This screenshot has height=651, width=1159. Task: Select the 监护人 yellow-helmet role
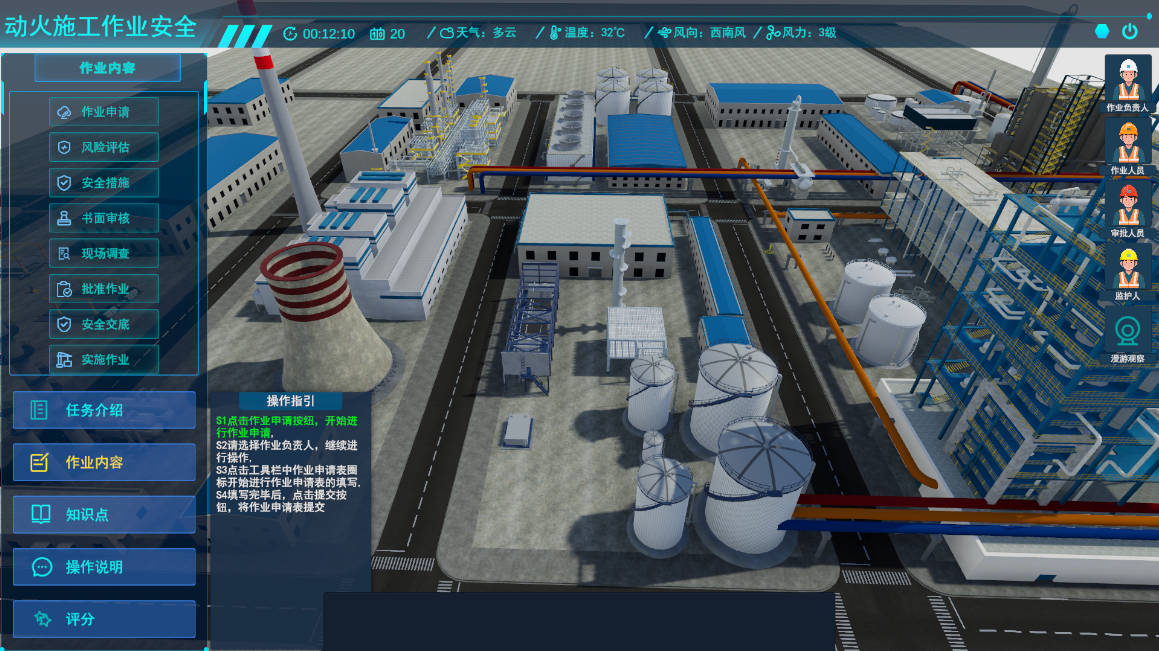(1128, 273)
